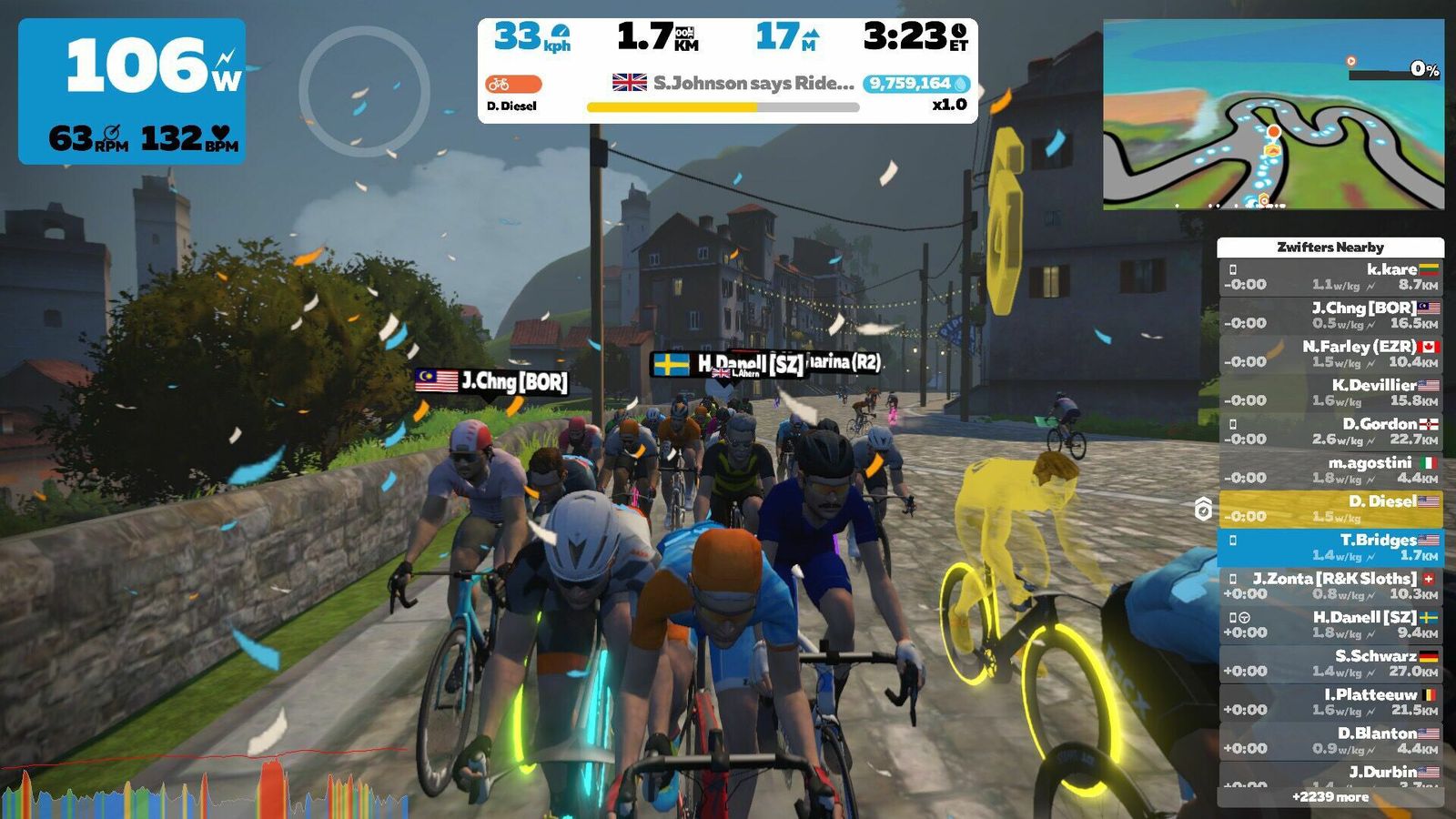Viewport: 1456px width, 819px height.
Task: Select m.agostini rider row
Action: (x=1330, y=470)
